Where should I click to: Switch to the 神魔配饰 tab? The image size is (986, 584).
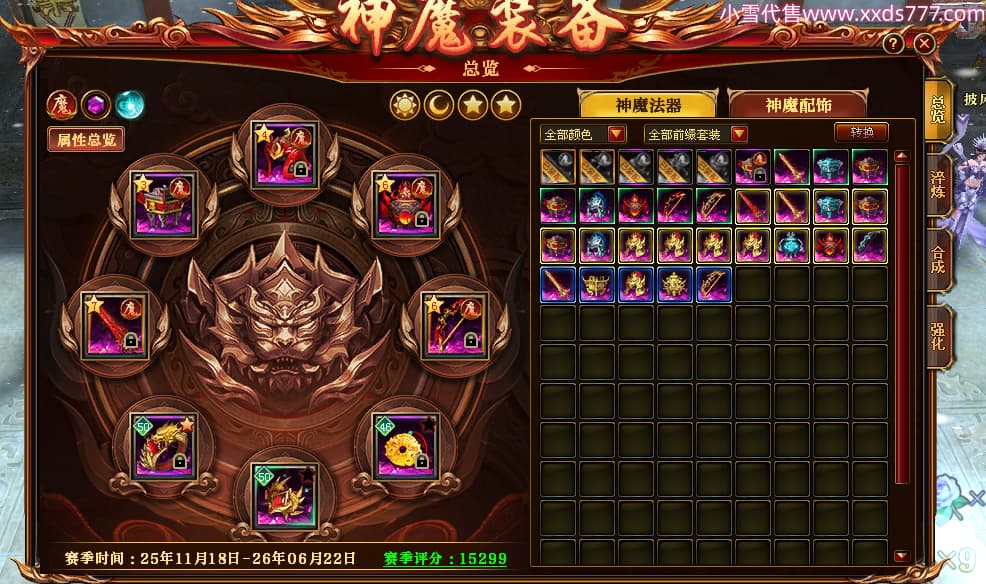point(797,105)
